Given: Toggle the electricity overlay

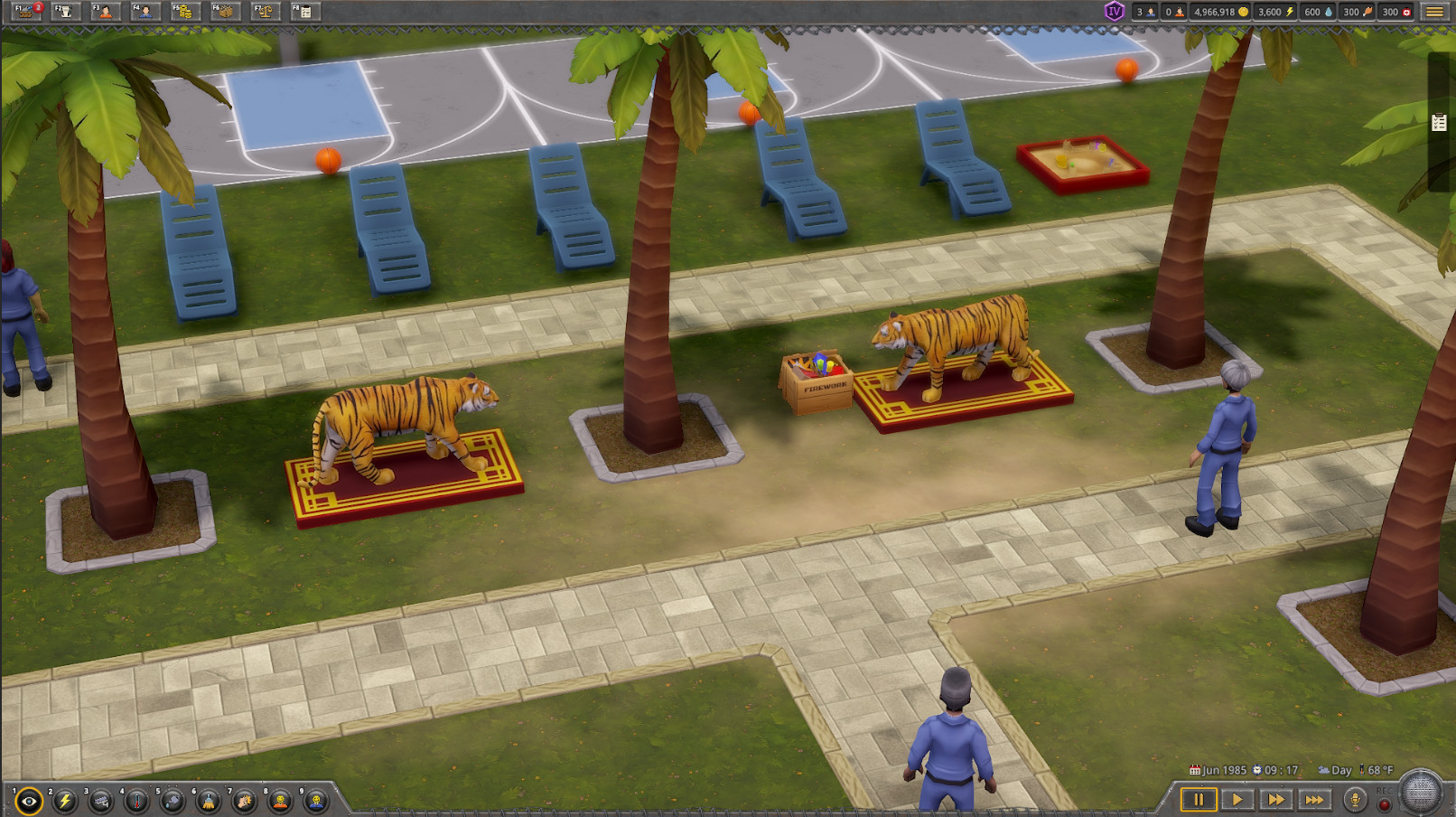Looking at the screenshot, I should [64, 800].
